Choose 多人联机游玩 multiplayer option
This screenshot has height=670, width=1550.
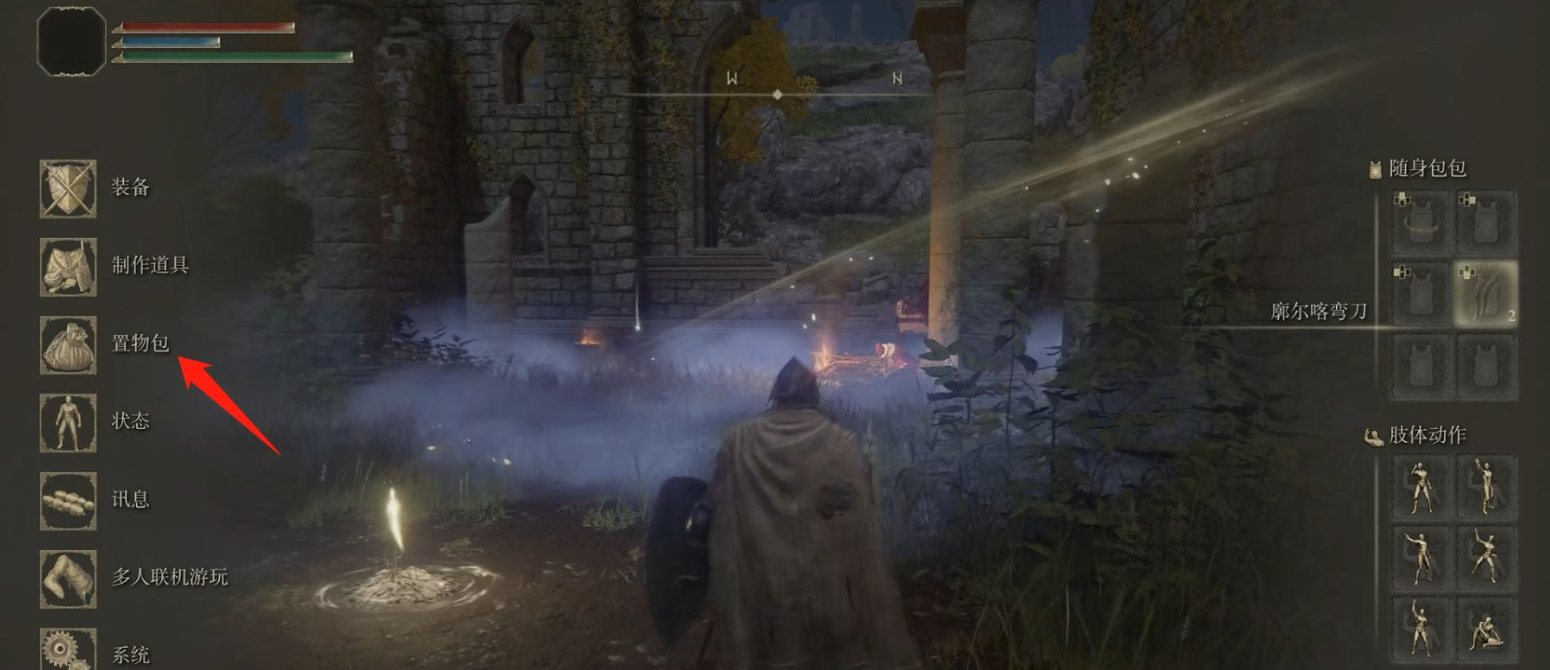(69, 578)
